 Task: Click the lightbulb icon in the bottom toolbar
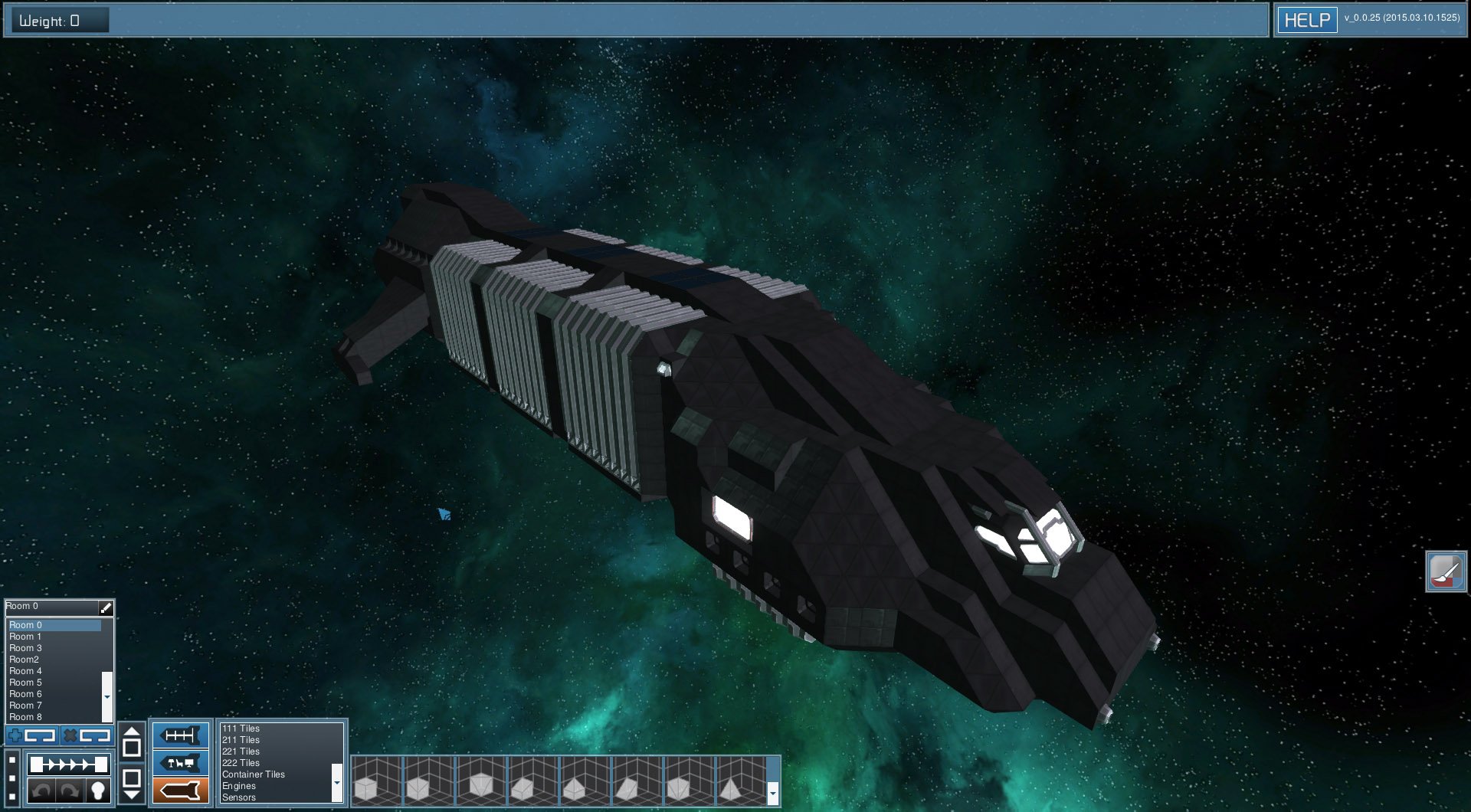99,789
